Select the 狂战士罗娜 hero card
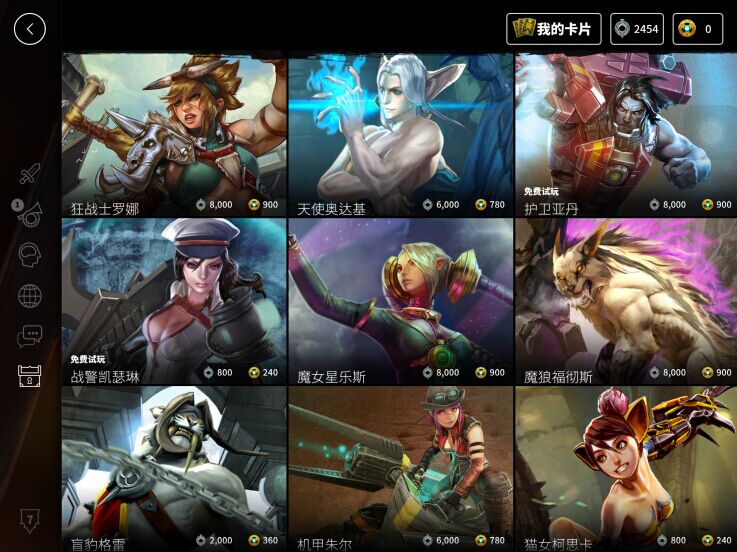Image resolution: width=737 pixels, height=552 pixels. 174,135
